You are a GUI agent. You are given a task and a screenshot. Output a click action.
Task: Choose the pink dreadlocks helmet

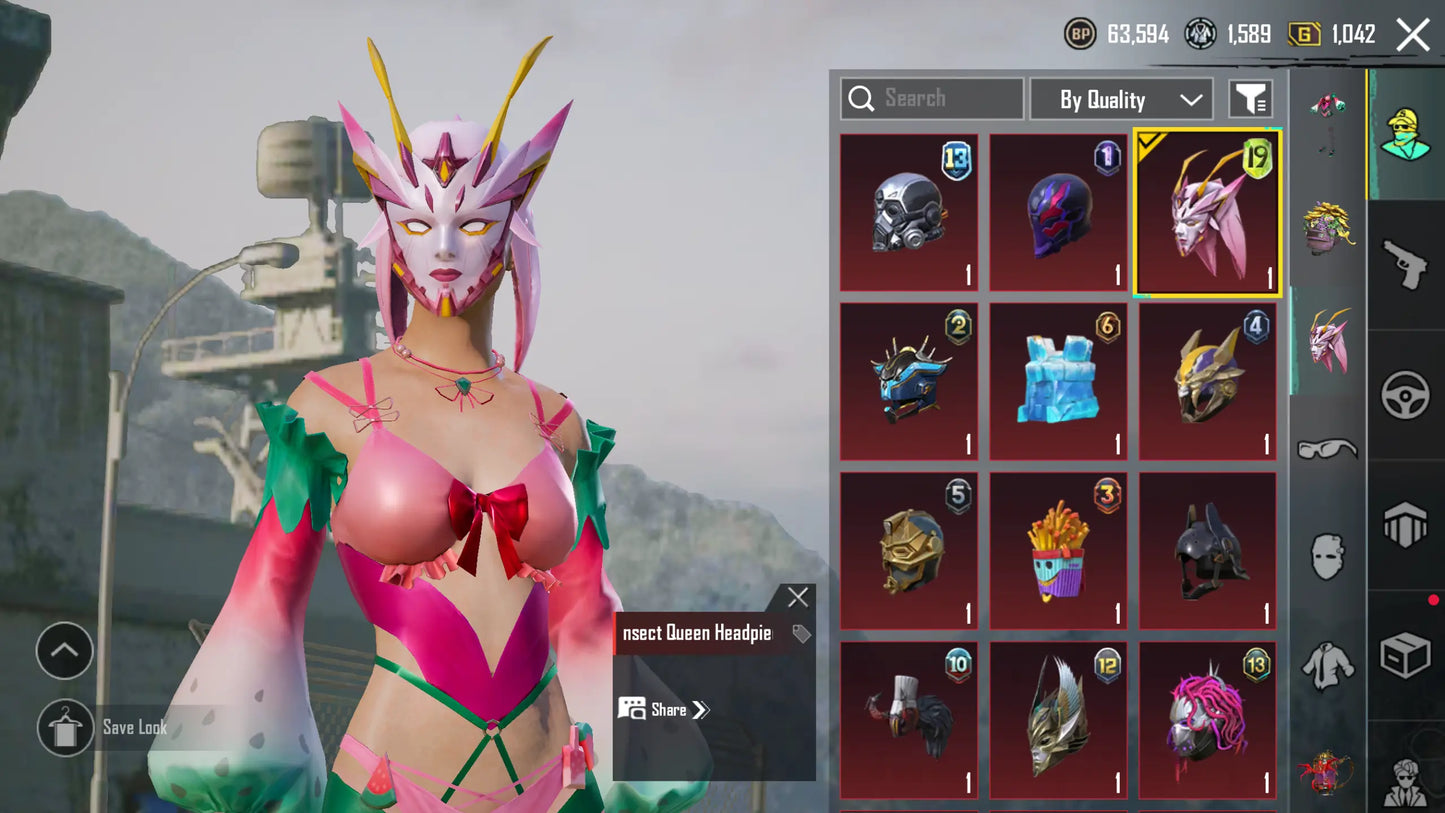(1208, 719)
